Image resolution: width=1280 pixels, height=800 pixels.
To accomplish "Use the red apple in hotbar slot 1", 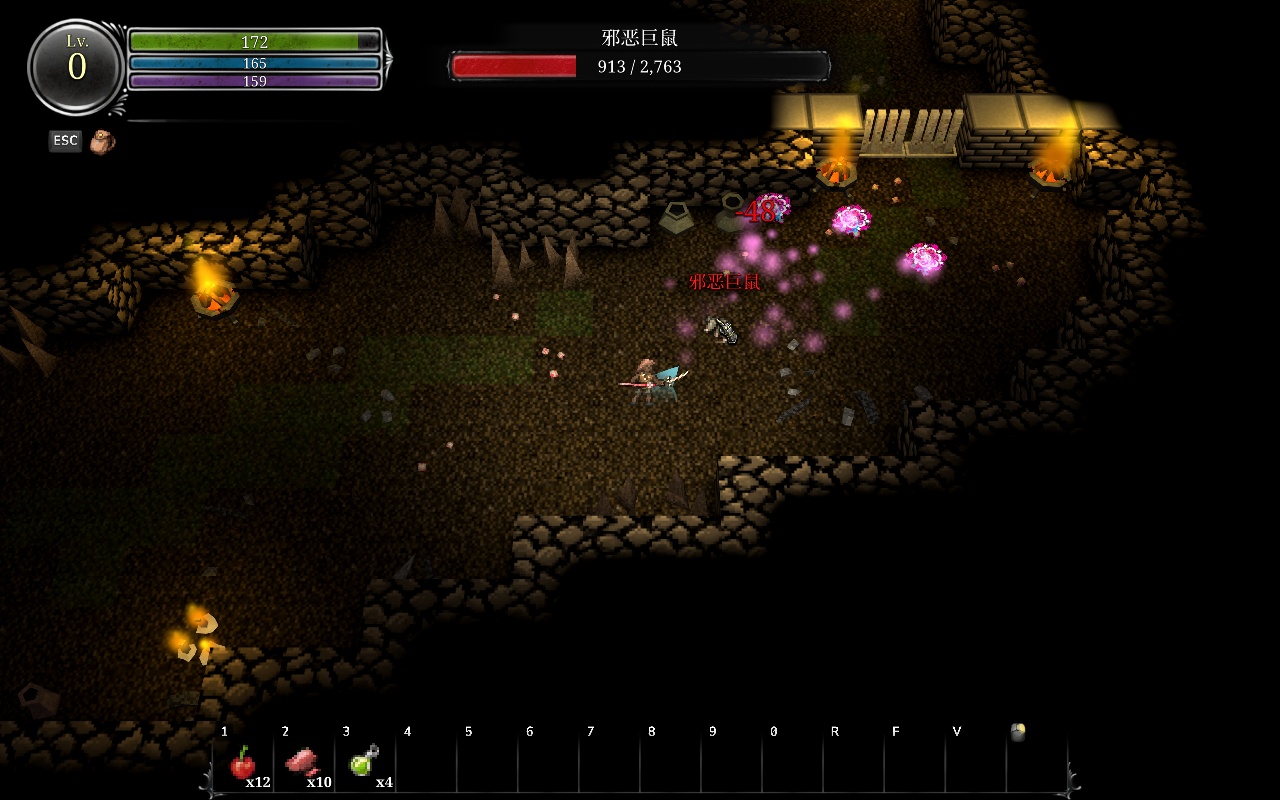I will pos(242,765).
